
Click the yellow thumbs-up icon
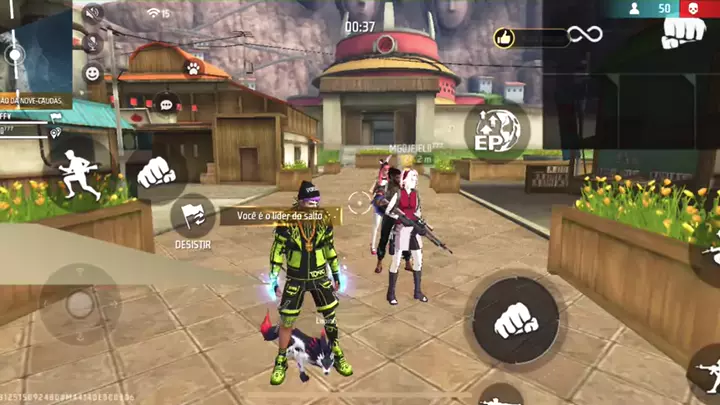click(505, 38)
